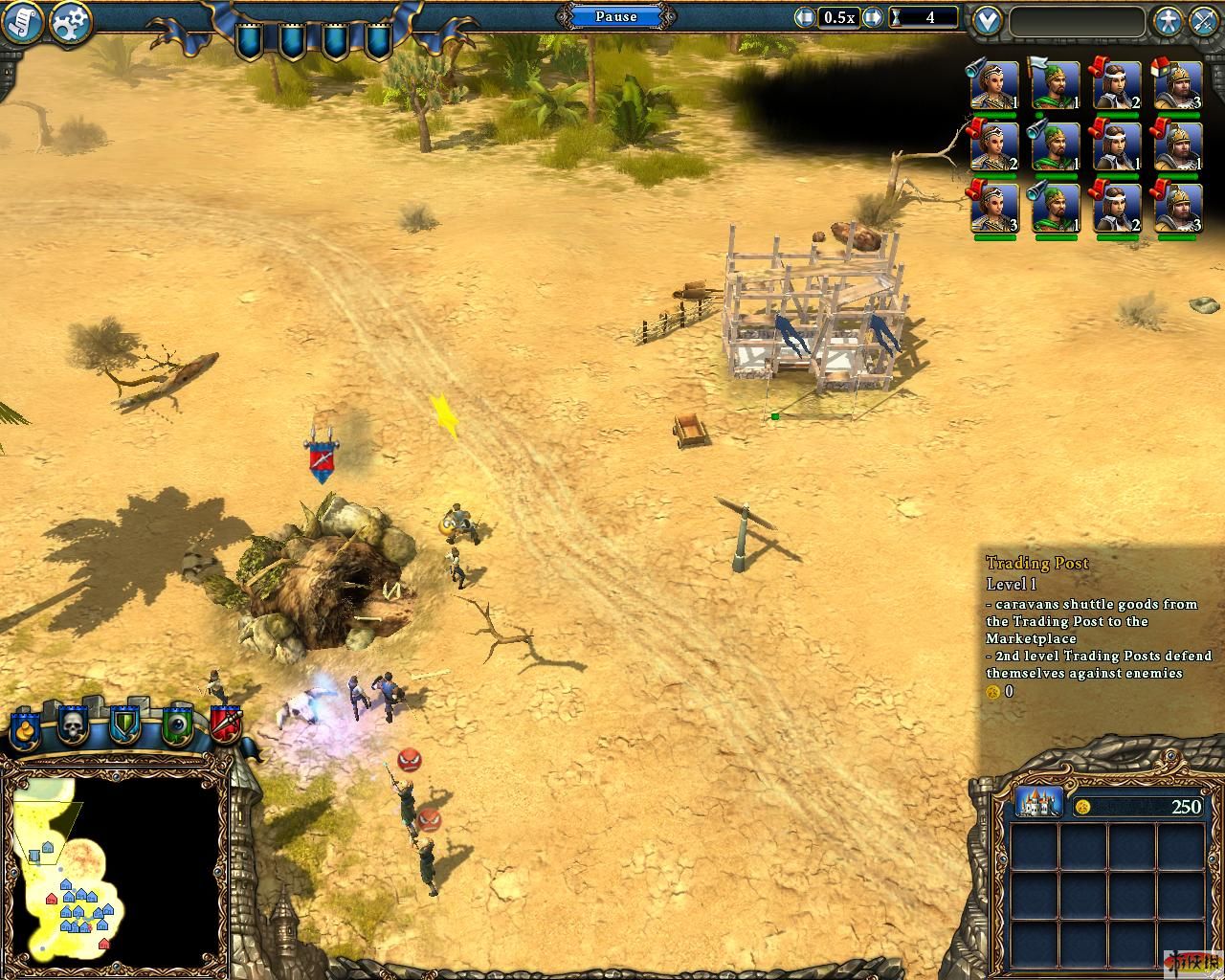Place a red sword attack flag
This screenshot has height=980, width=1225.
tap(226, 728)
